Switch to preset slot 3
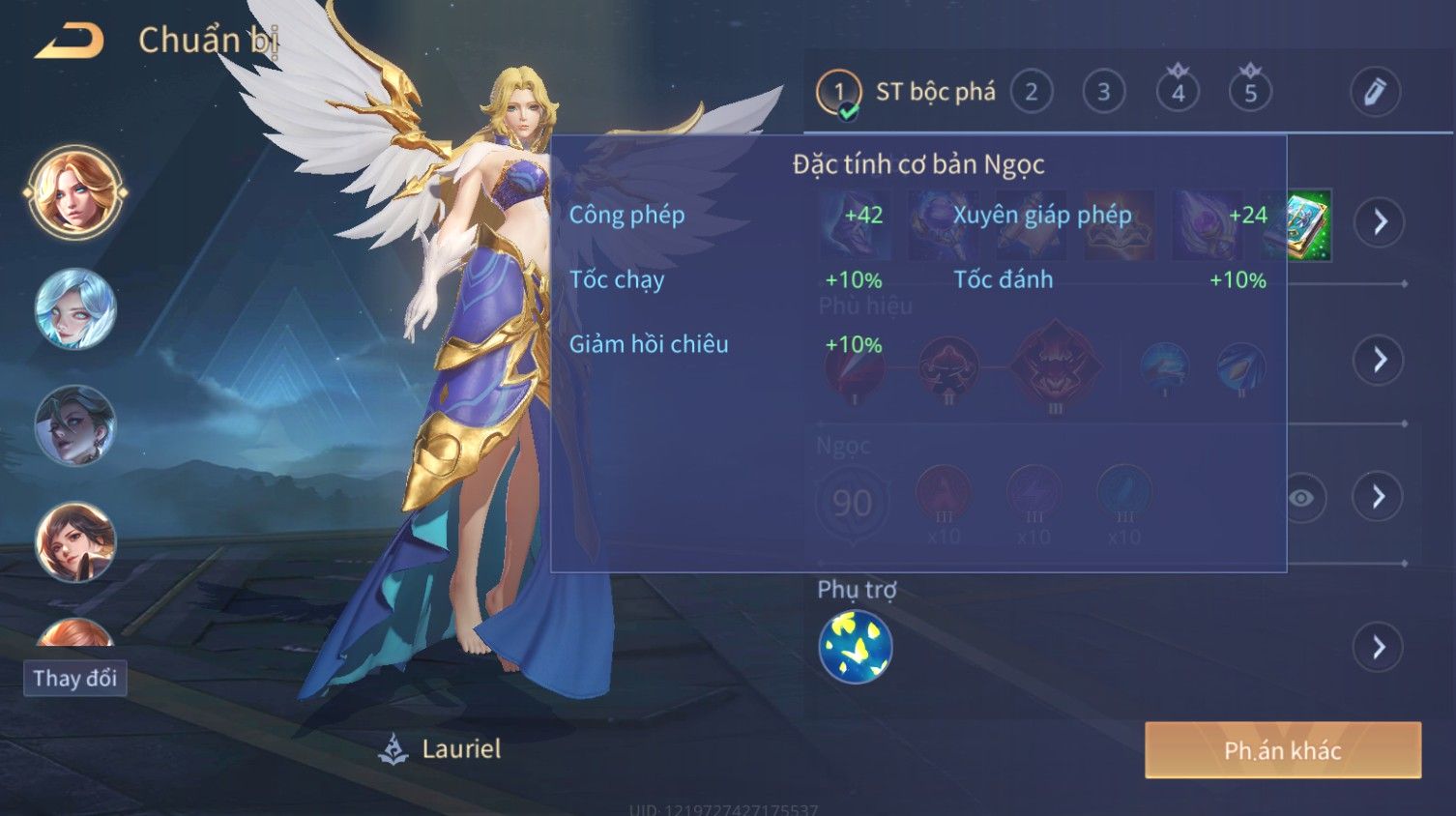The width and height of the screenshot is (1456, 816). coord(1103,93)
